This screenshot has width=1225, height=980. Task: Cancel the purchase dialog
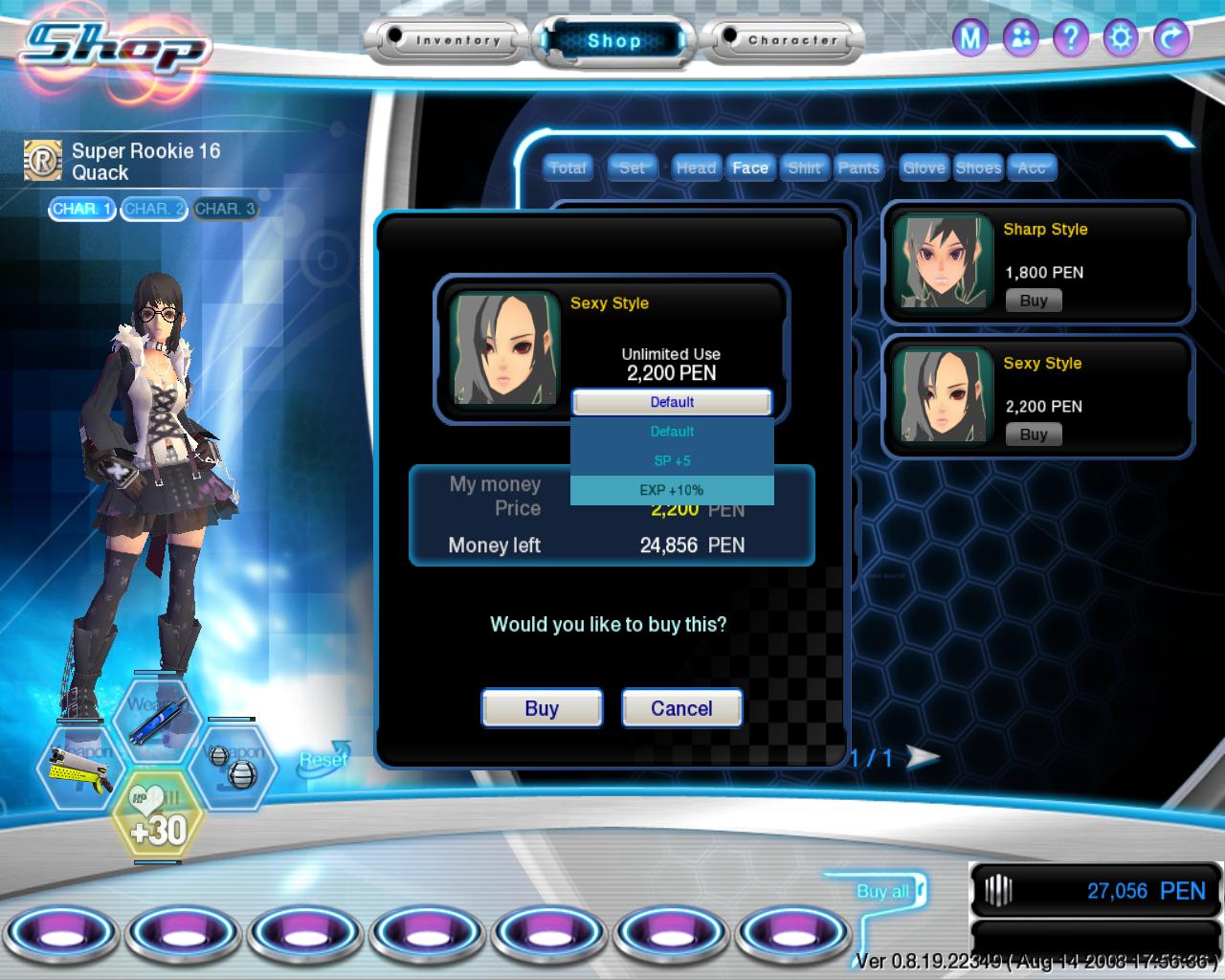pos(681,708)
